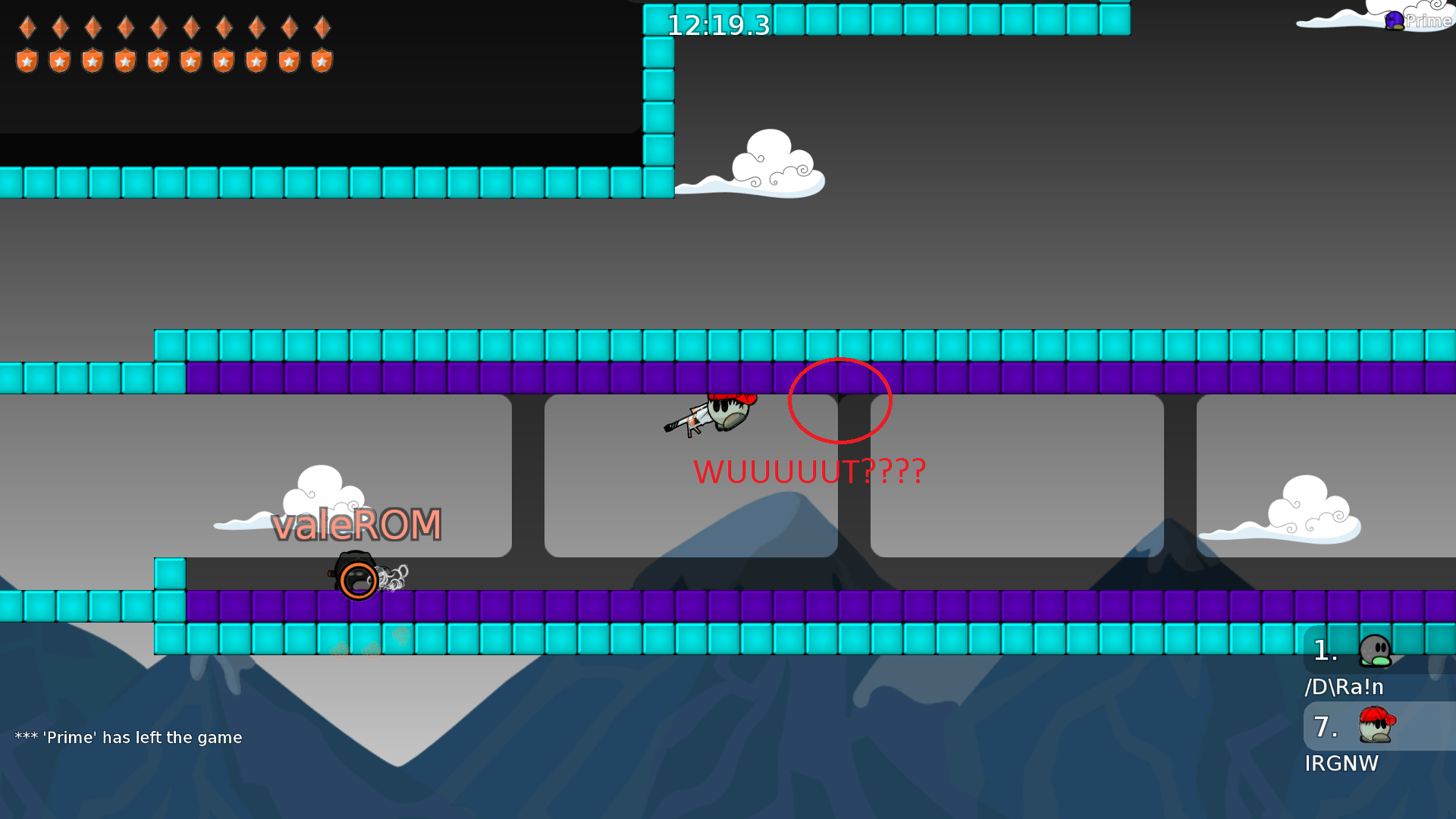Toggle the seventh health diamond indicator
This screenshot has width=1456, height=819.
[x=224, y=28]
